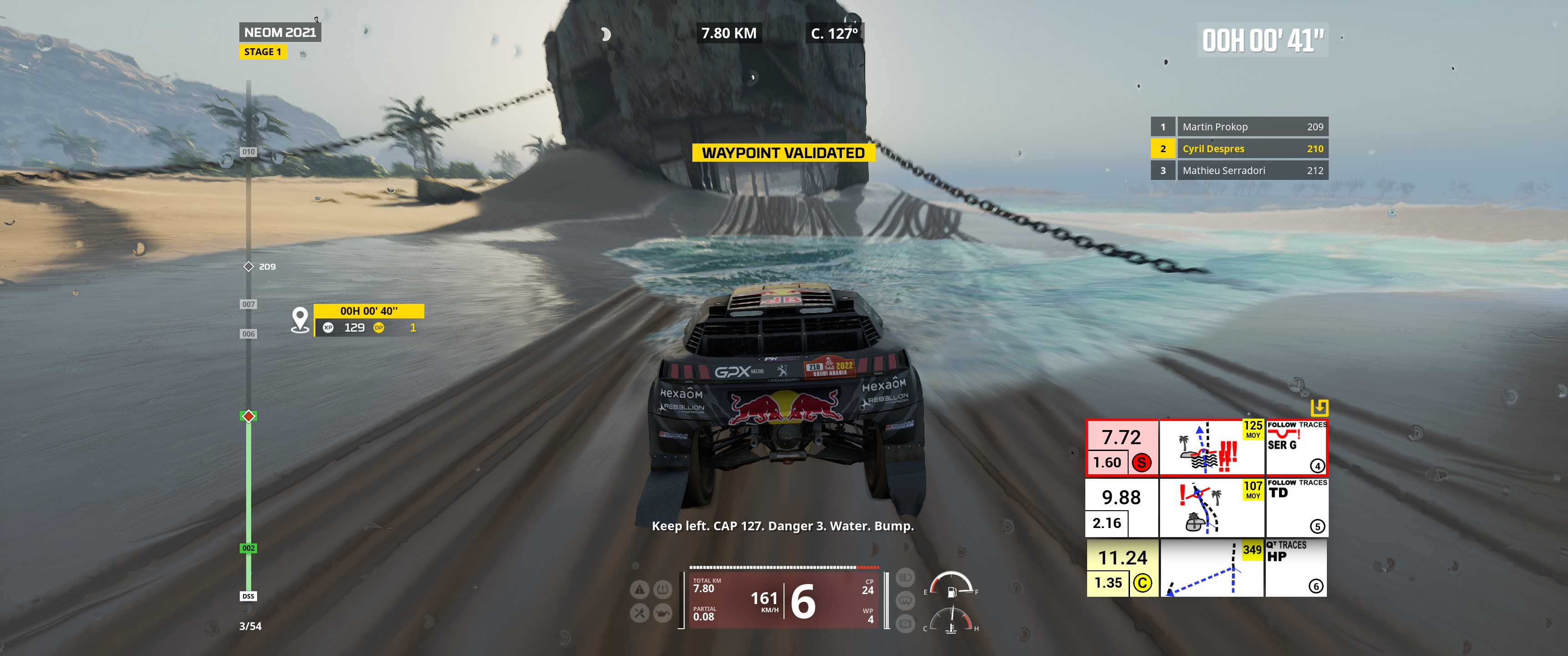Click the yellow roadbook scroll arrow icon
The width and height of the screenshot is (1568, 656).
1318,407
